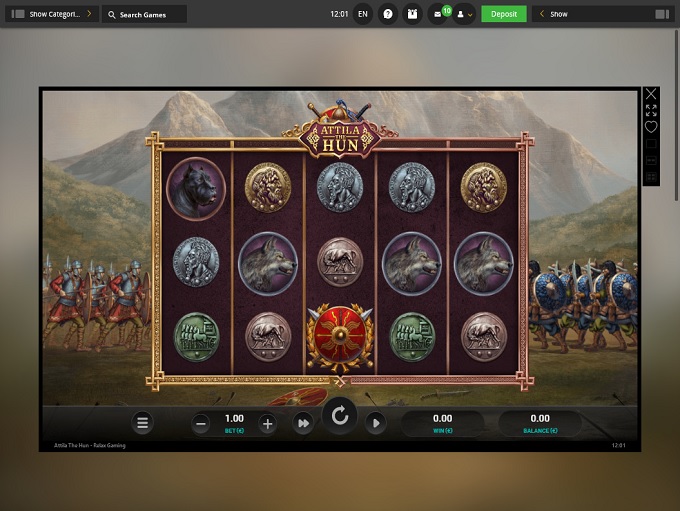Screen dimensions: 680x511
Task: Toggle fast-forward turbo spin mode
Action: [302, 424]
